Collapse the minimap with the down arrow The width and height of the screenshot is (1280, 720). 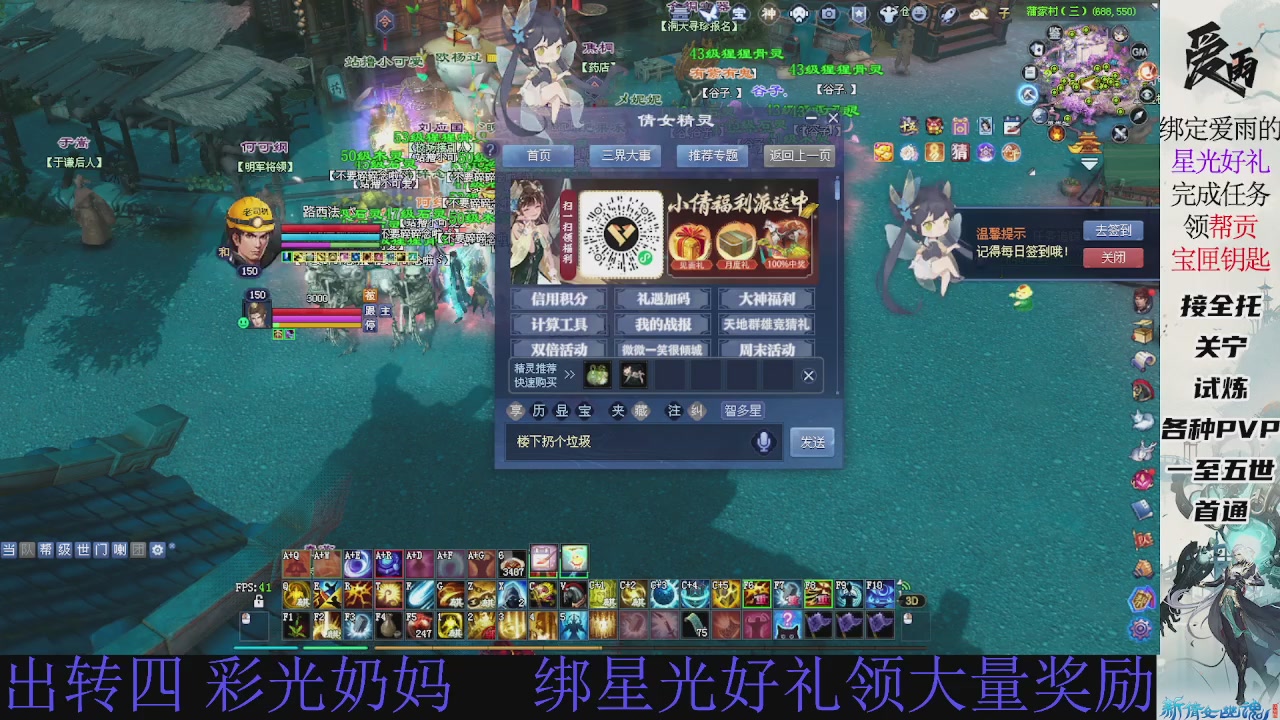click(x=1088, y=163)
